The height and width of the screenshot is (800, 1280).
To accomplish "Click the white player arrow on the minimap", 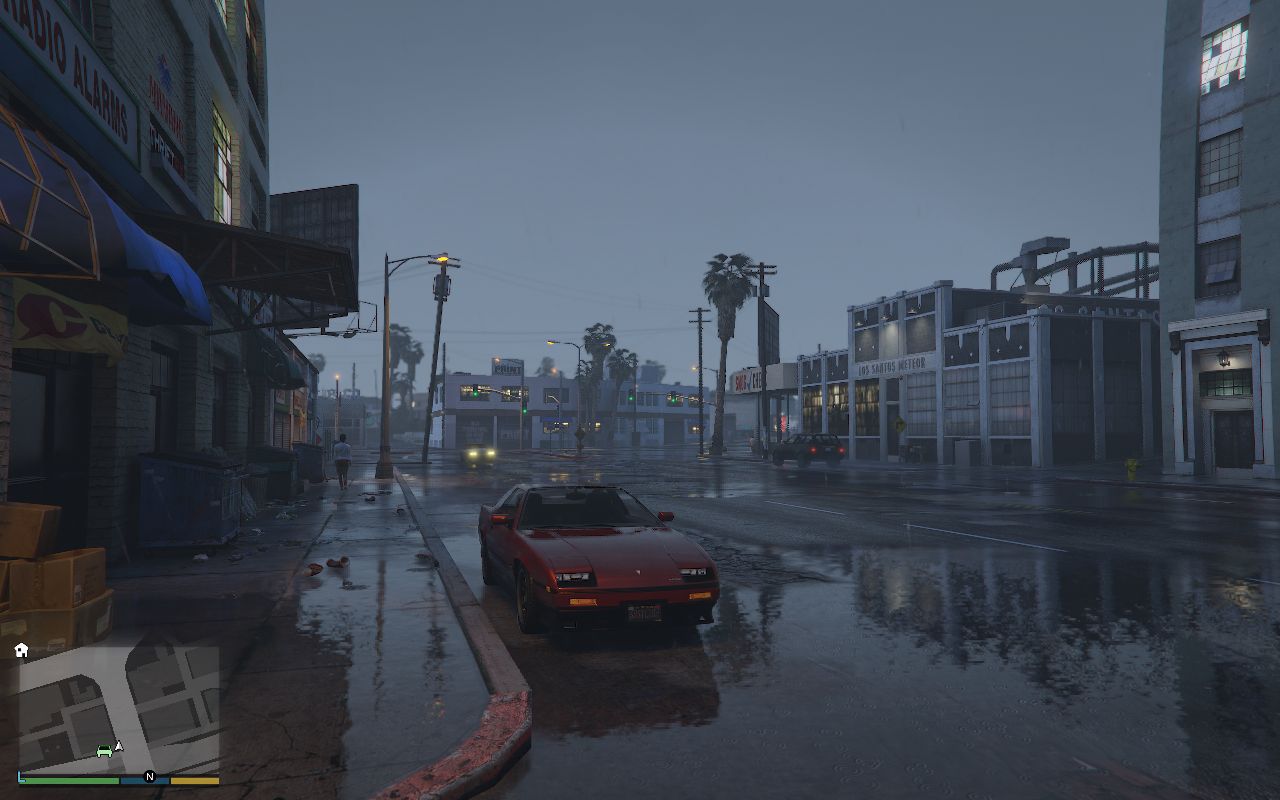I will (119, 746).
